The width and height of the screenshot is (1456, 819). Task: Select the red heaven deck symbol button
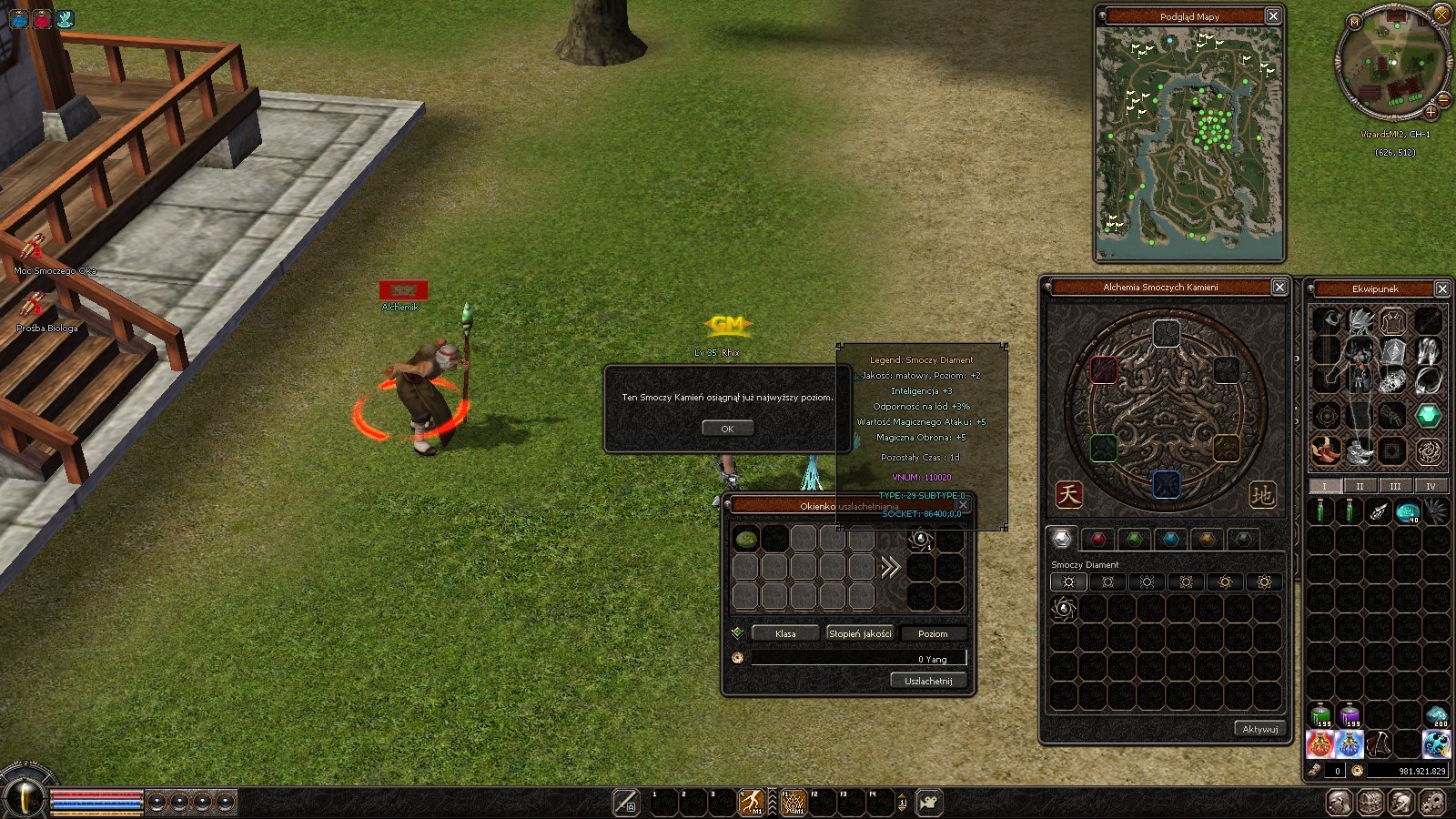click(1068, 494)
